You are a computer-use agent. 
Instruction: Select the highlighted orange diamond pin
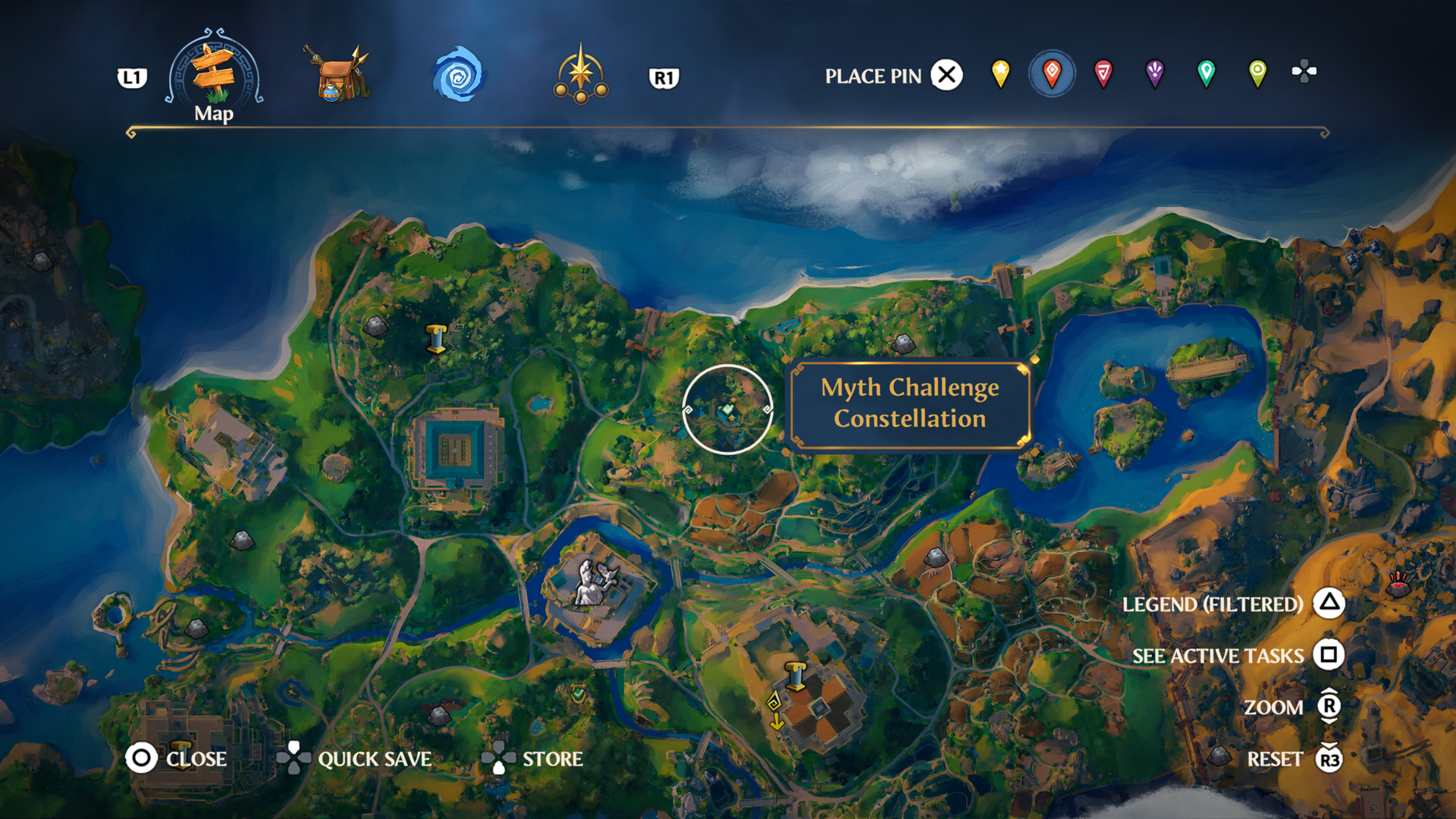[x=1052, y=74]
